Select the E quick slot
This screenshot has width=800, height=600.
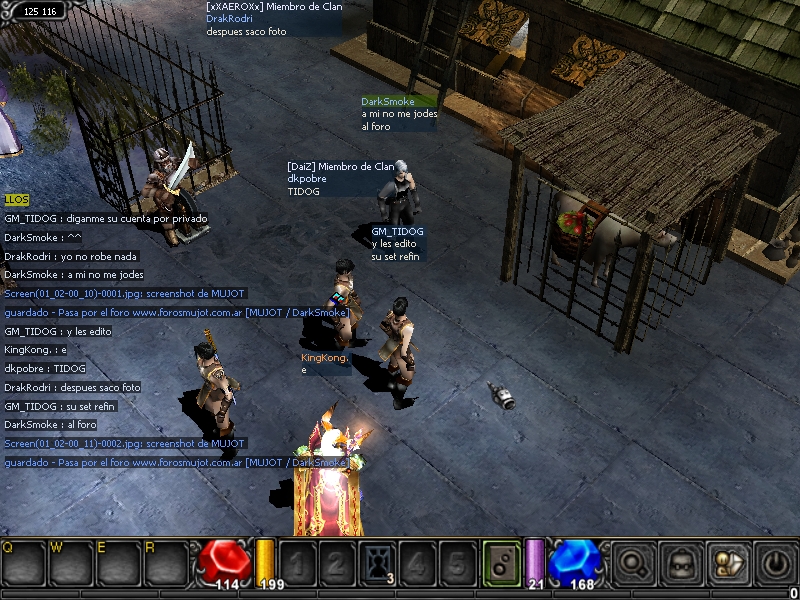(x=118, y=565)
